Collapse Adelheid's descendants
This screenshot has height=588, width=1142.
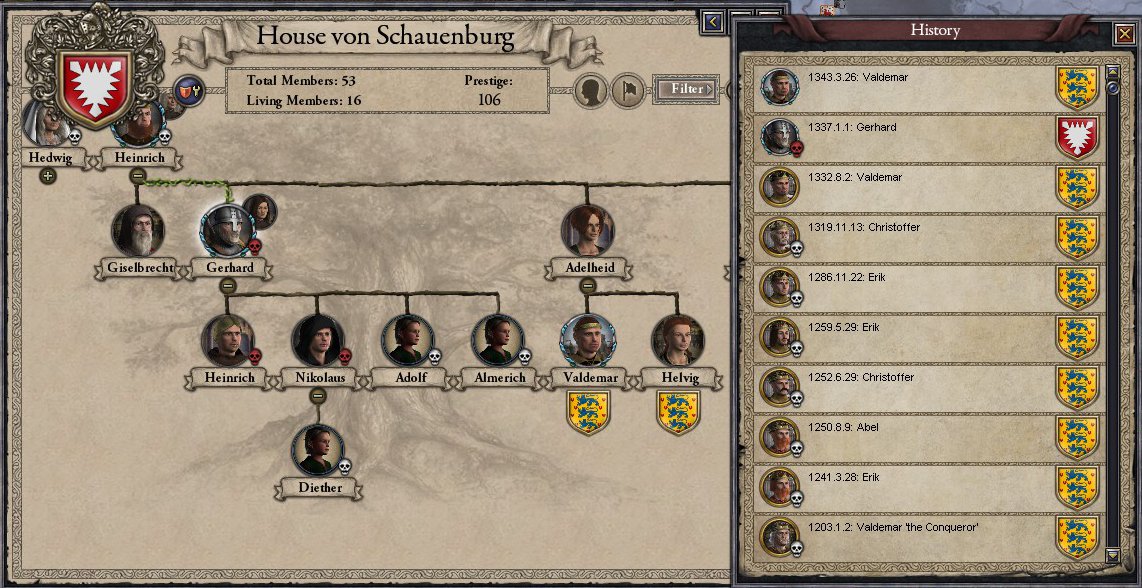(x=588, y=285)
